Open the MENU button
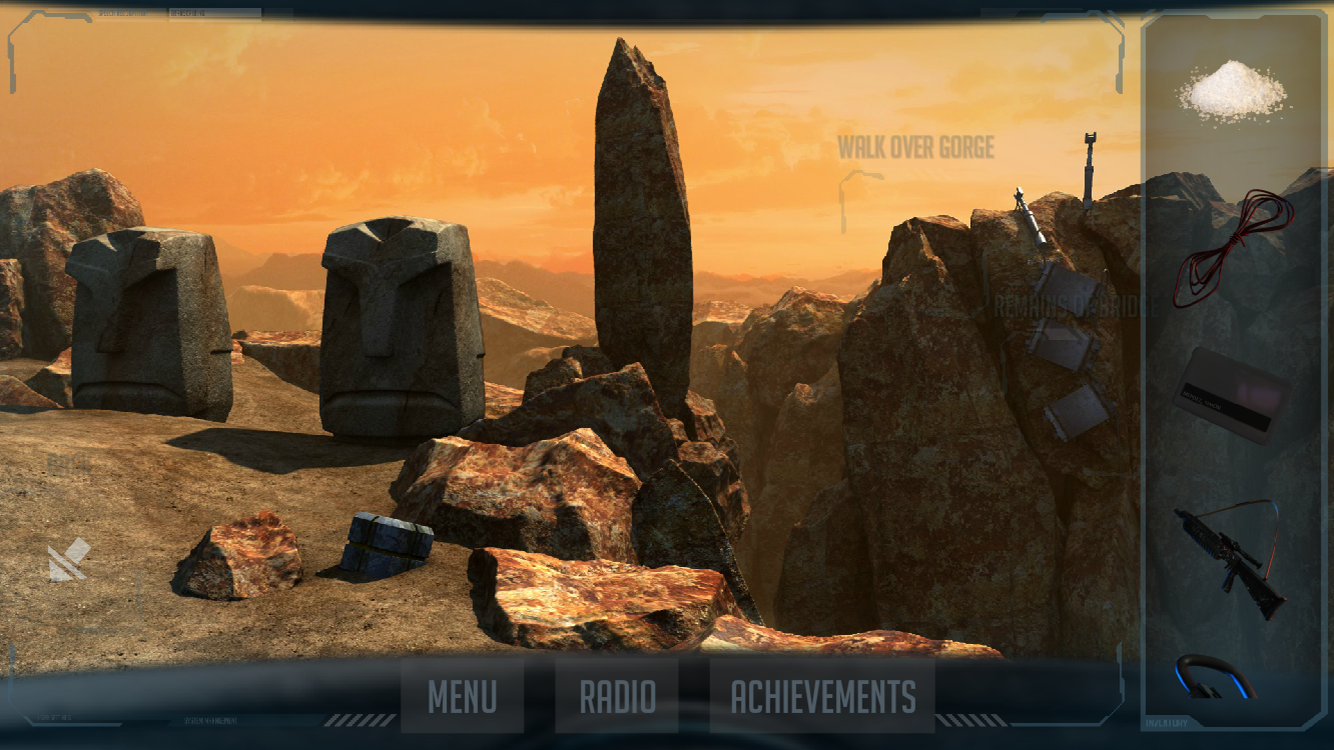 click(462, 696)
